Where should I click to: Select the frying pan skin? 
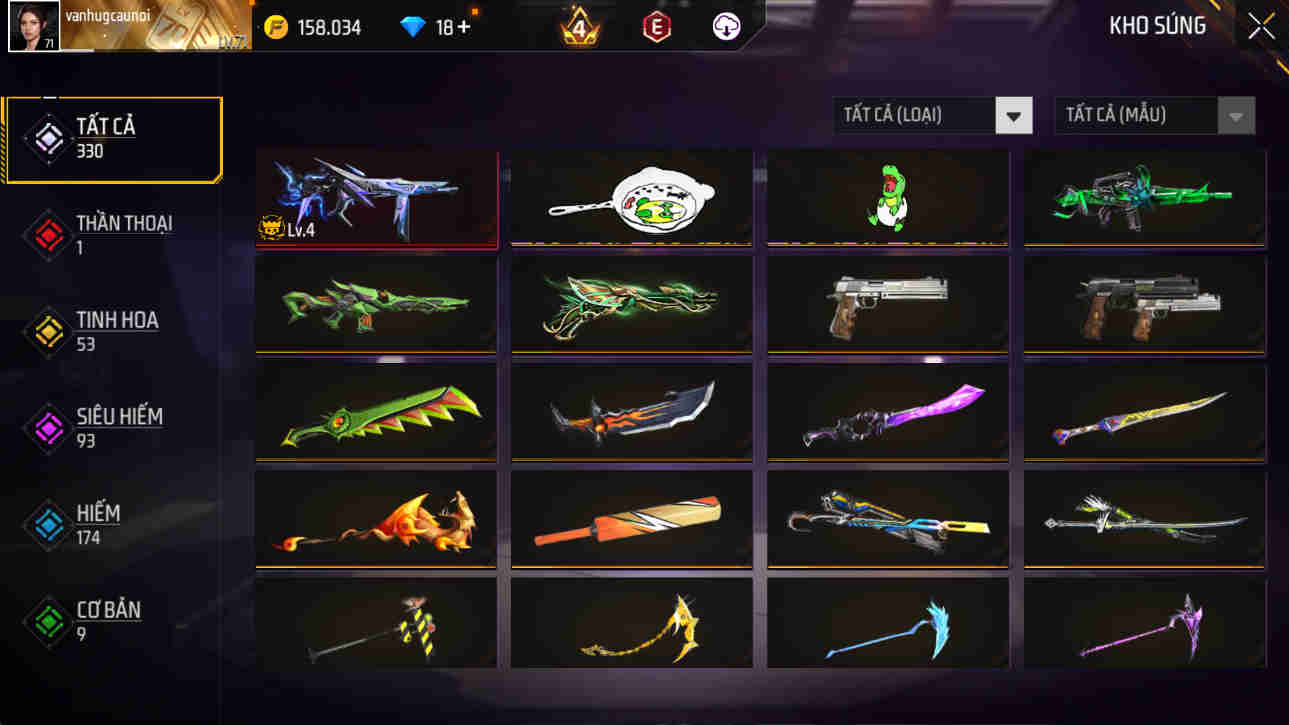(x=631, y=196)
